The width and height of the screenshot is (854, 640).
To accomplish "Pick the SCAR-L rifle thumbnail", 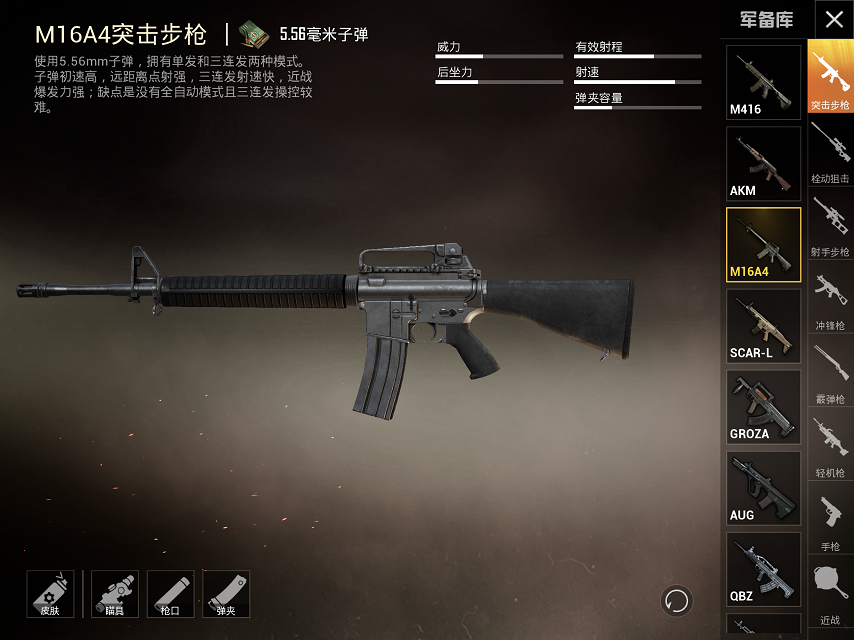I will coord(763,325).
